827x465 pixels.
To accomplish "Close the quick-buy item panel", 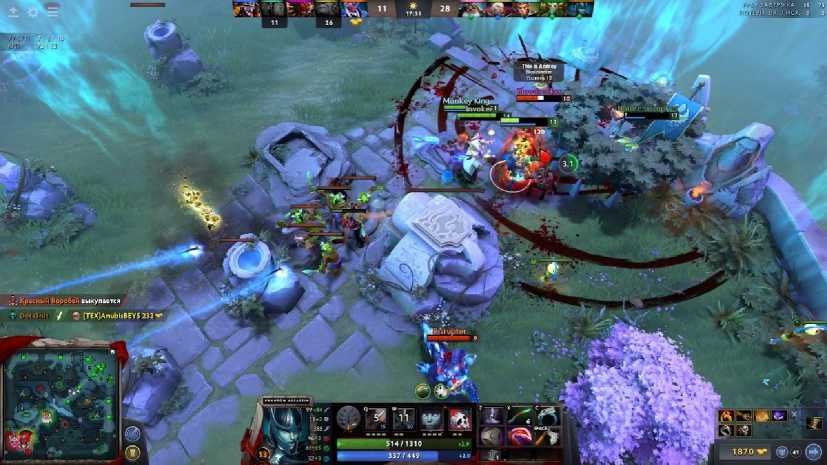I will pyautogui.click(x=794, y=415).
